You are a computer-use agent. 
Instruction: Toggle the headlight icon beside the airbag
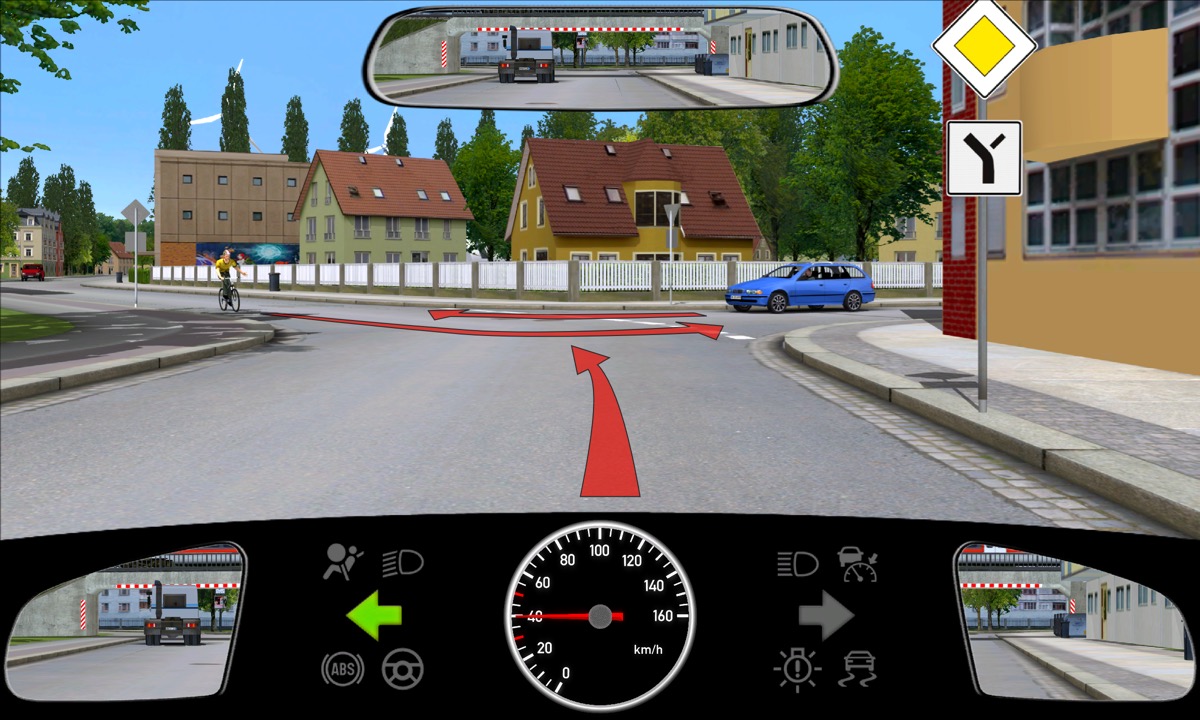(403, 563)
